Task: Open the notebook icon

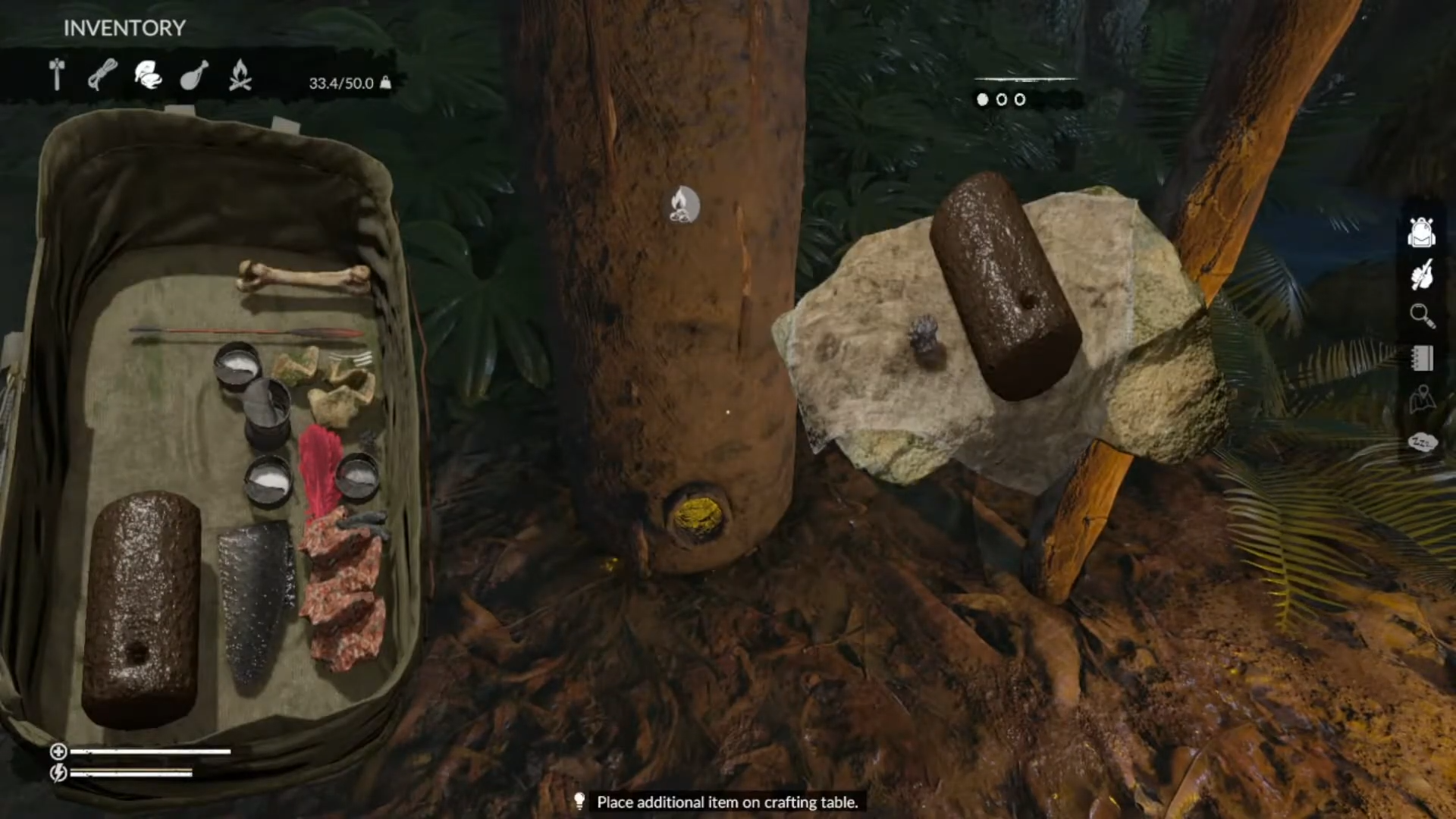Action: (1422, 358)
